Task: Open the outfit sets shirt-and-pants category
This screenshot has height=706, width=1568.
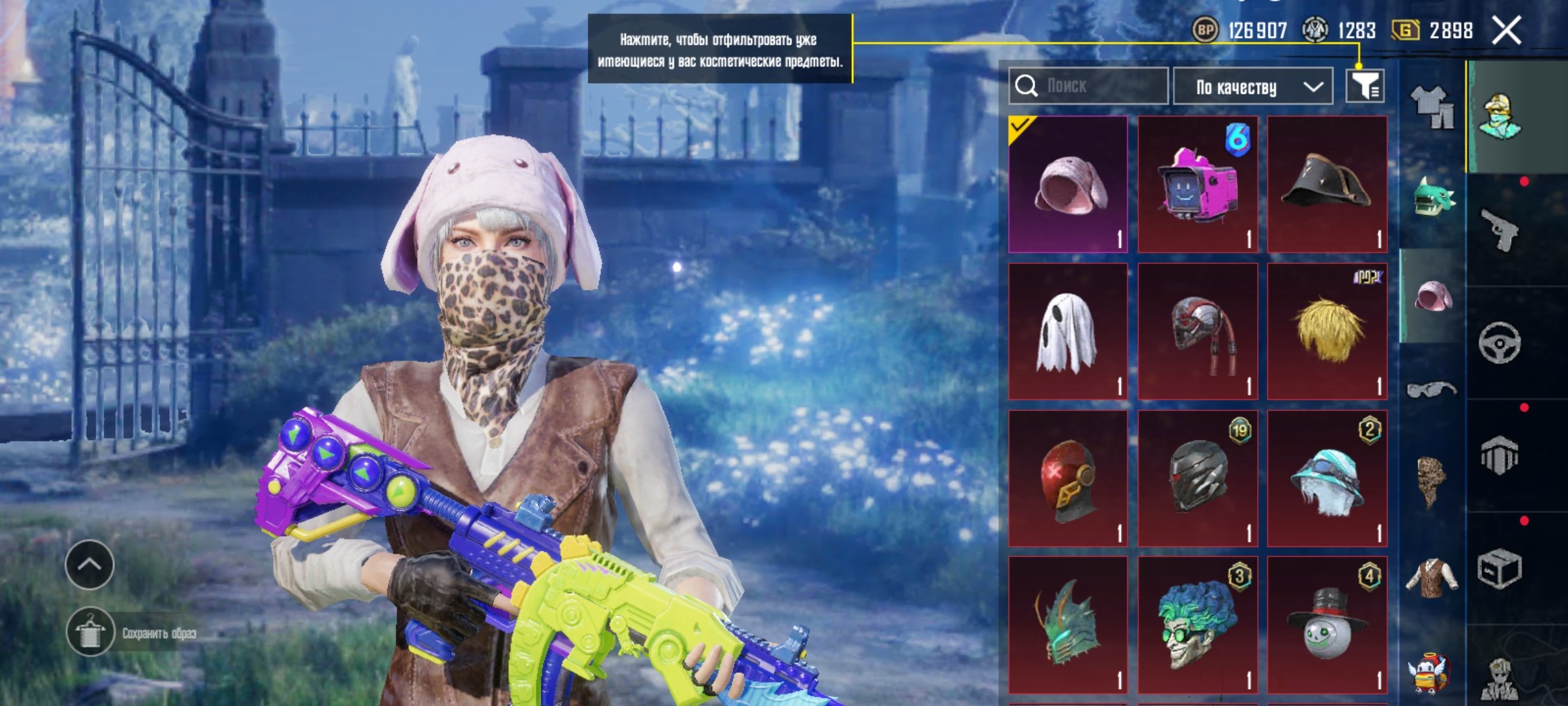Action: tap(1432, 107)
